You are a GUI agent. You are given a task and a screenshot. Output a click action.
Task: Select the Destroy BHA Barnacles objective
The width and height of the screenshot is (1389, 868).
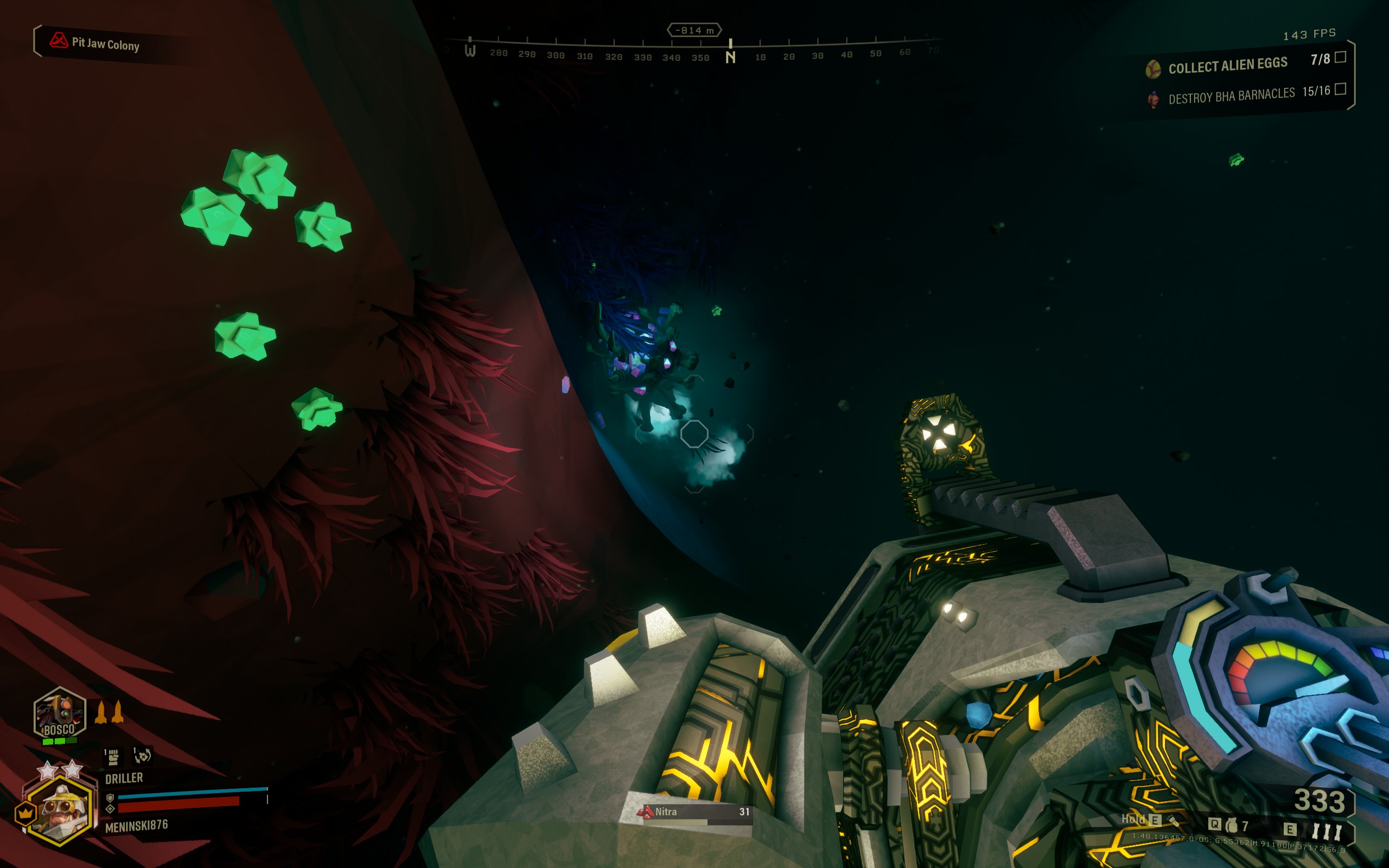pos(1231,95)
